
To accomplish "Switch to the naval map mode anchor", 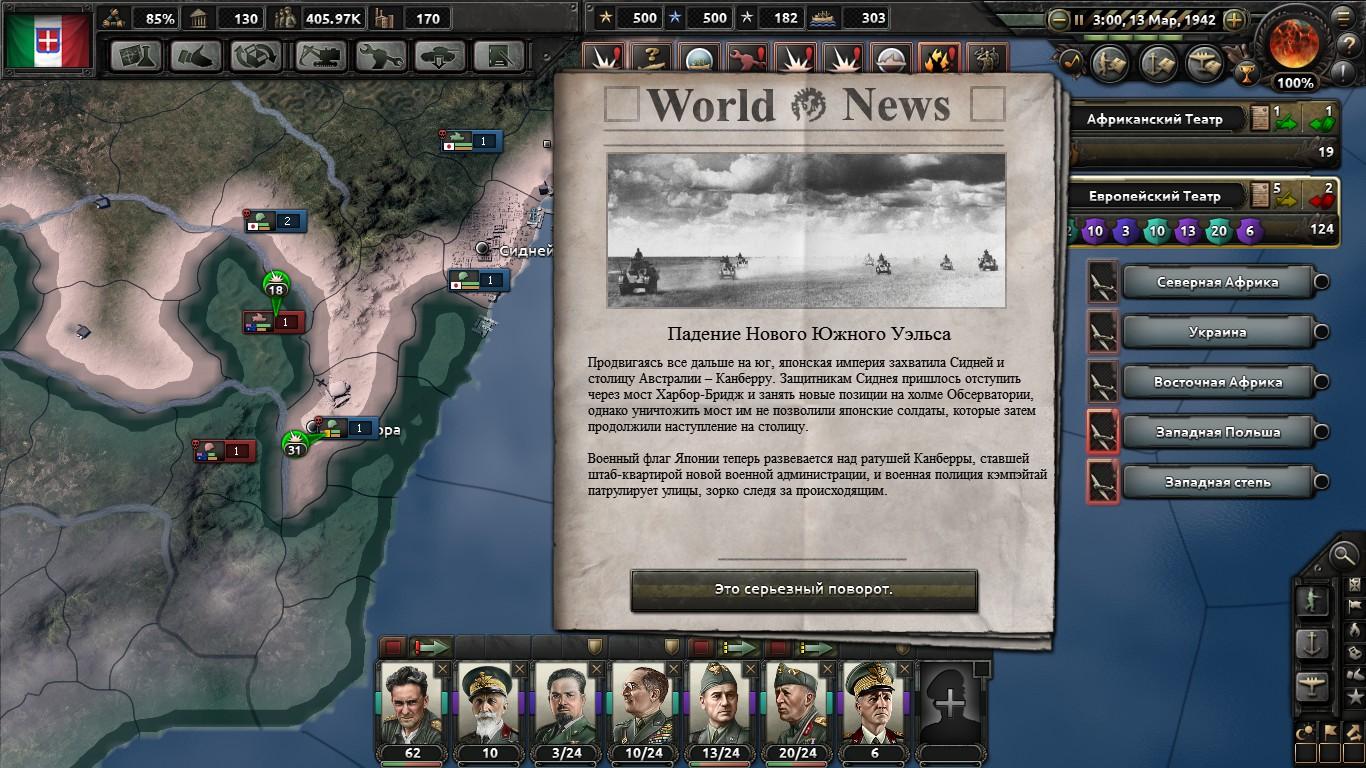I will coord(1311,641).
